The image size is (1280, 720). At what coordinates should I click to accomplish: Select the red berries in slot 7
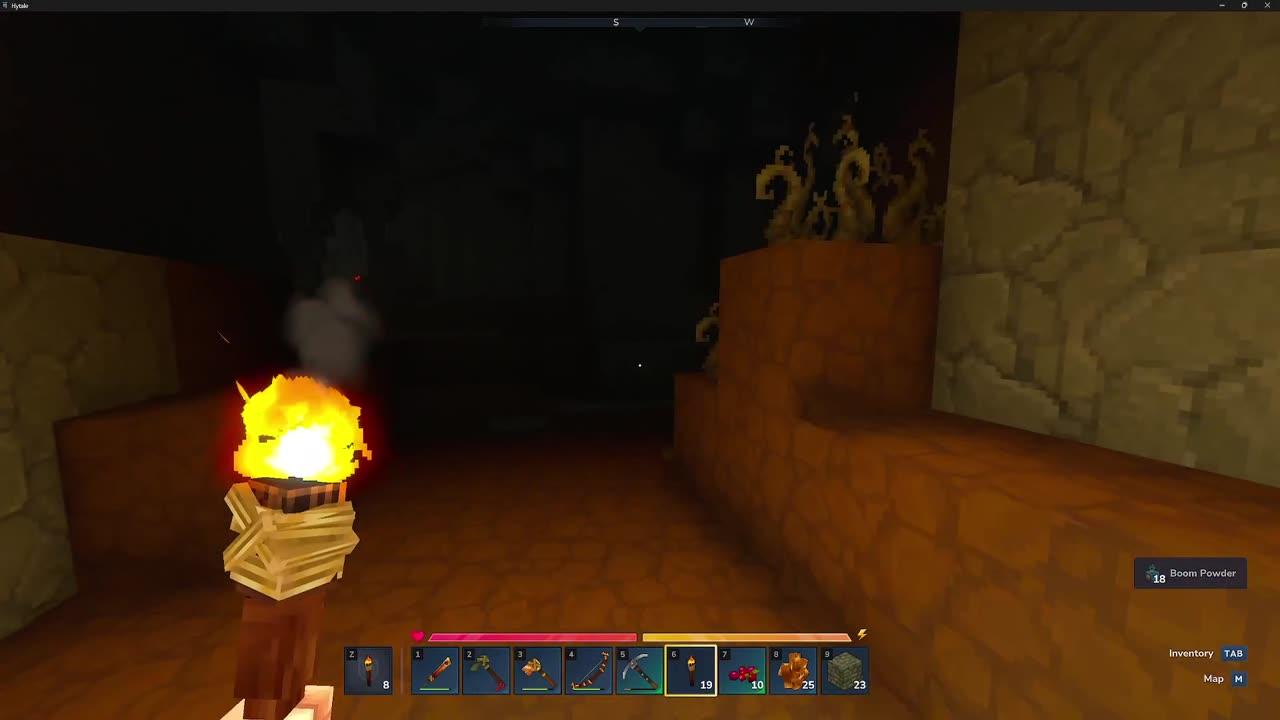pos(742,670)
